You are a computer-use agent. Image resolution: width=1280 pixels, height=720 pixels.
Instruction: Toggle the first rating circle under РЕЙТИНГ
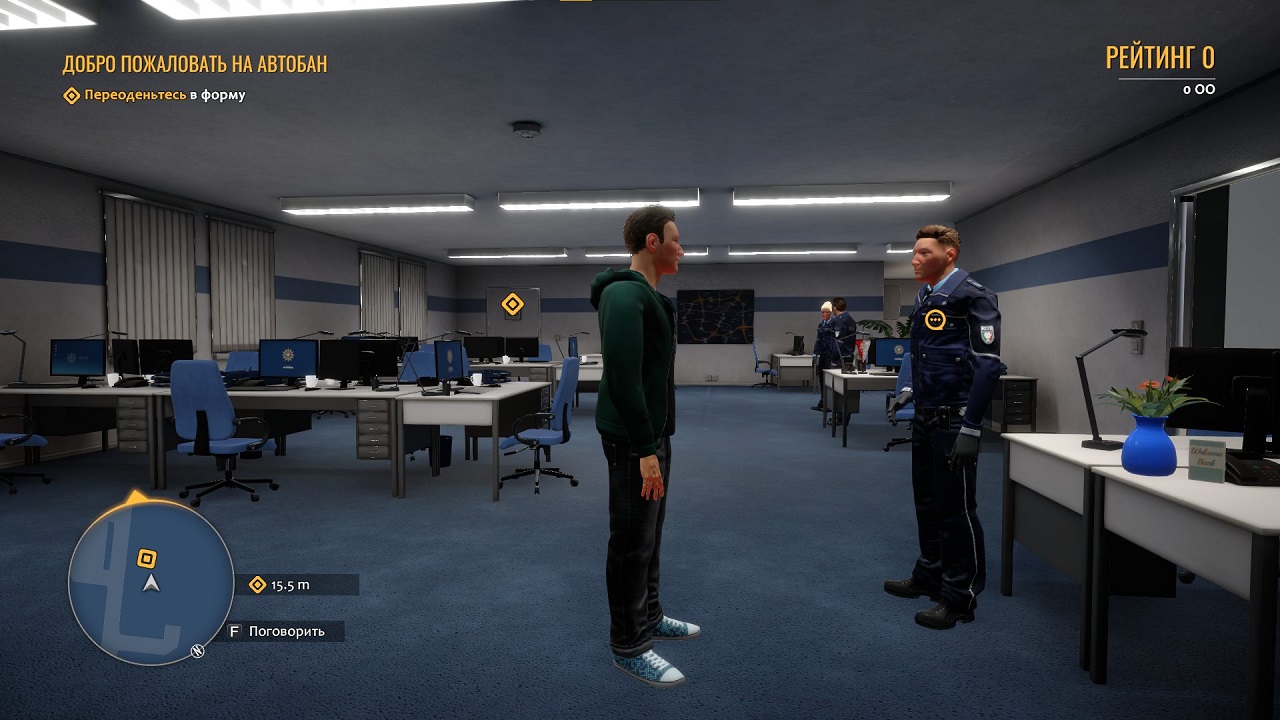1200,89
